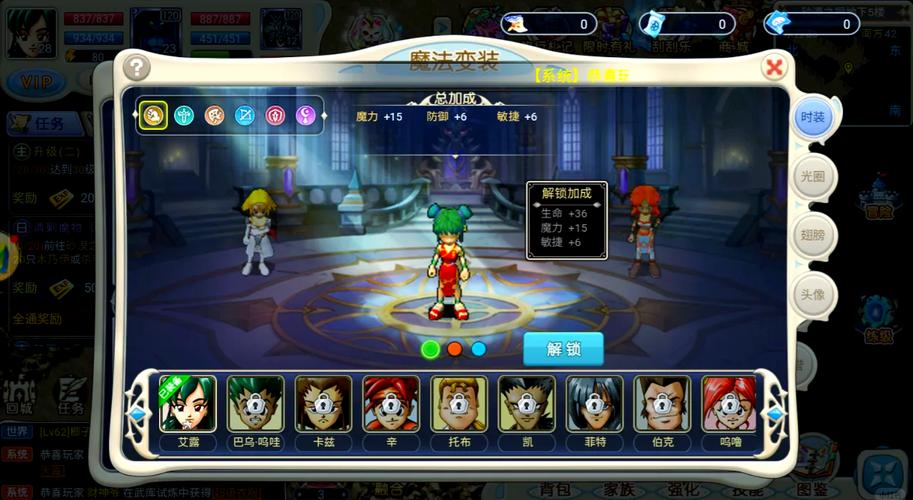Viewport: 913px width, 500px height.
Task: Pick the blue color dot
Action: pyautogui.click(x=479, y=349)
